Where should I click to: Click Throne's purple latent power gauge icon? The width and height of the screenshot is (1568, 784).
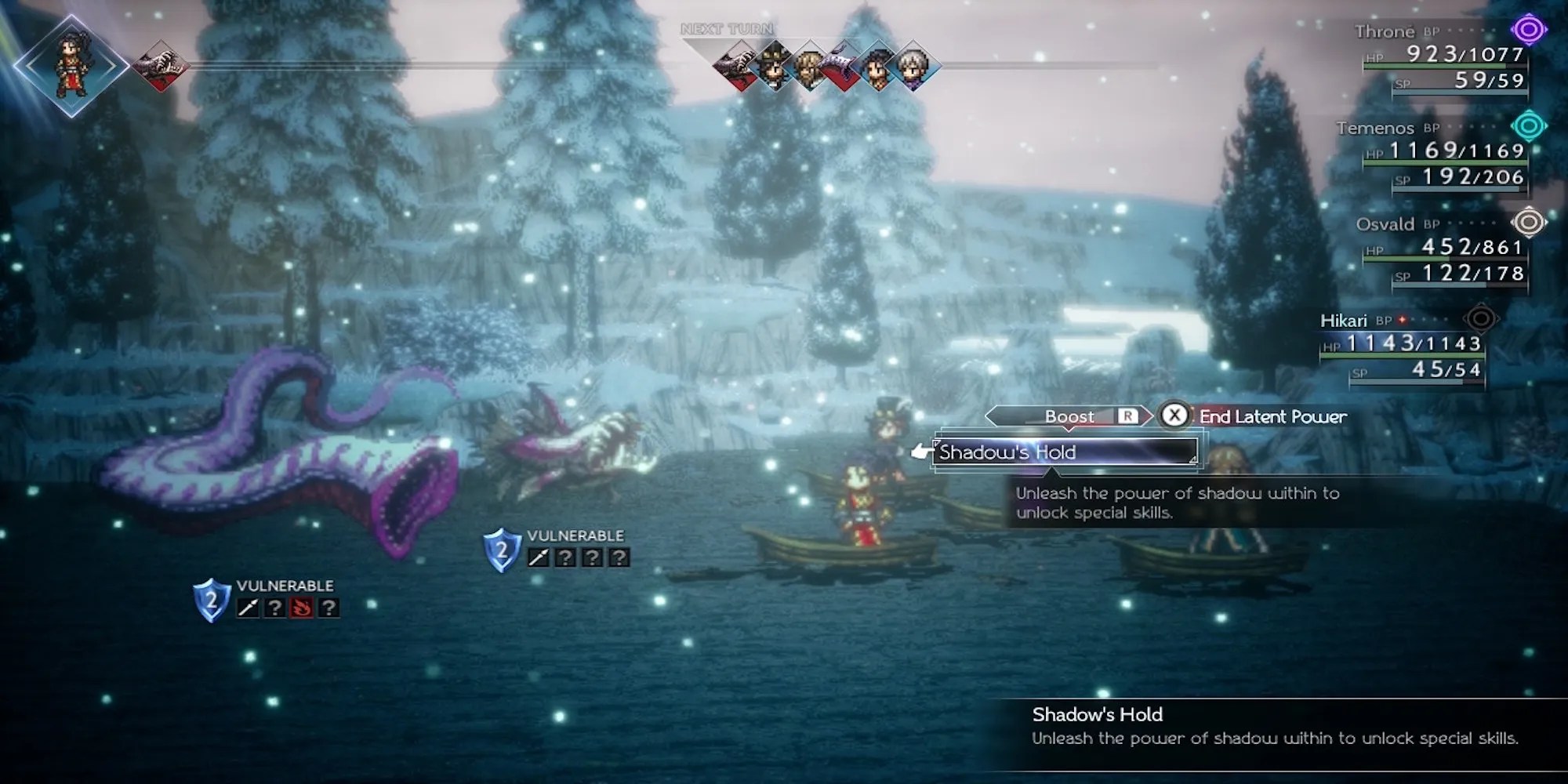pyautogui.click(x=1528, y=31)
